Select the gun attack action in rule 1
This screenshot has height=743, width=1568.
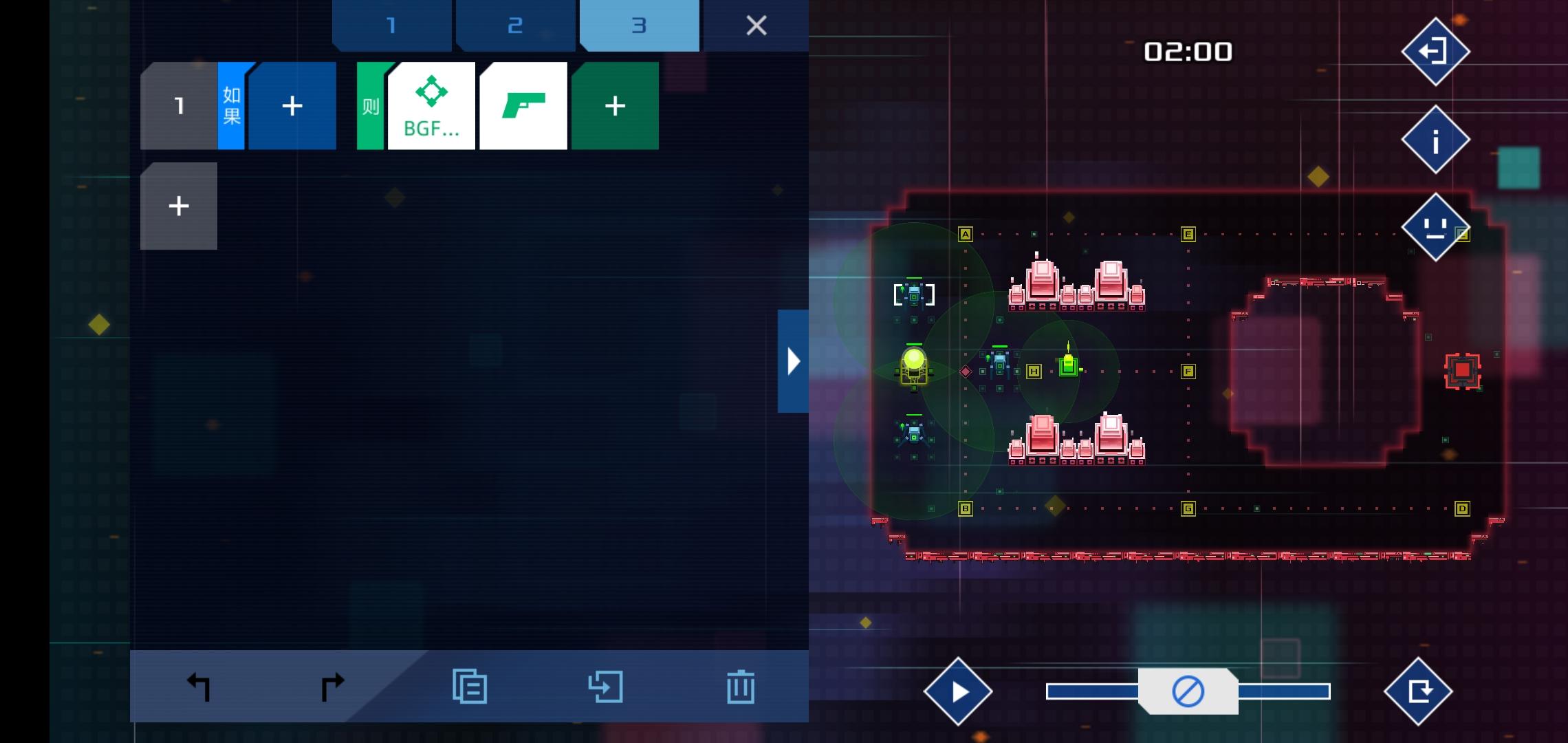[523, 105]
